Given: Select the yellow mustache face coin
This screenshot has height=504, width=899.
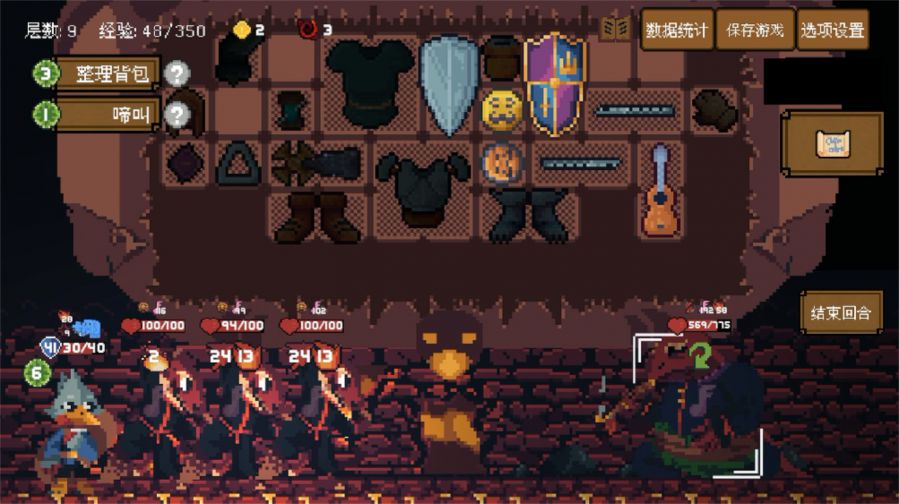Looking at the screenshot, I should [x=502, y=109].
